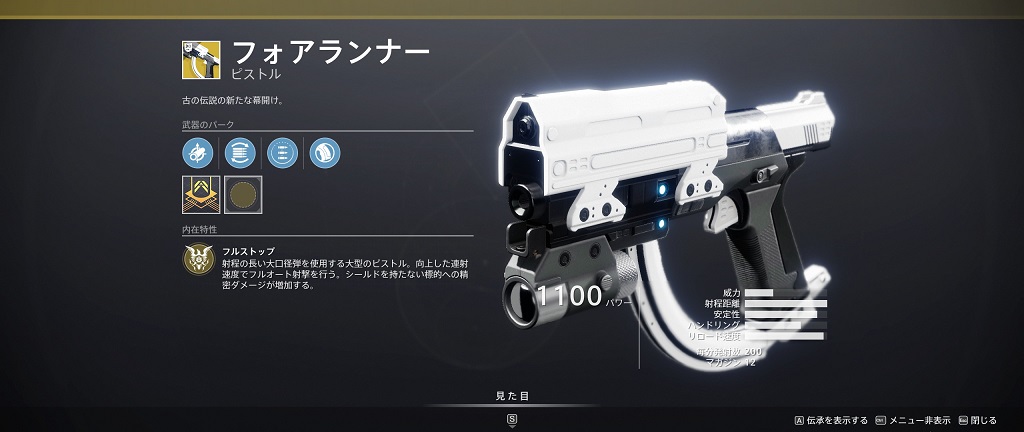Open the 見た目 appearance section

point(512,397)
